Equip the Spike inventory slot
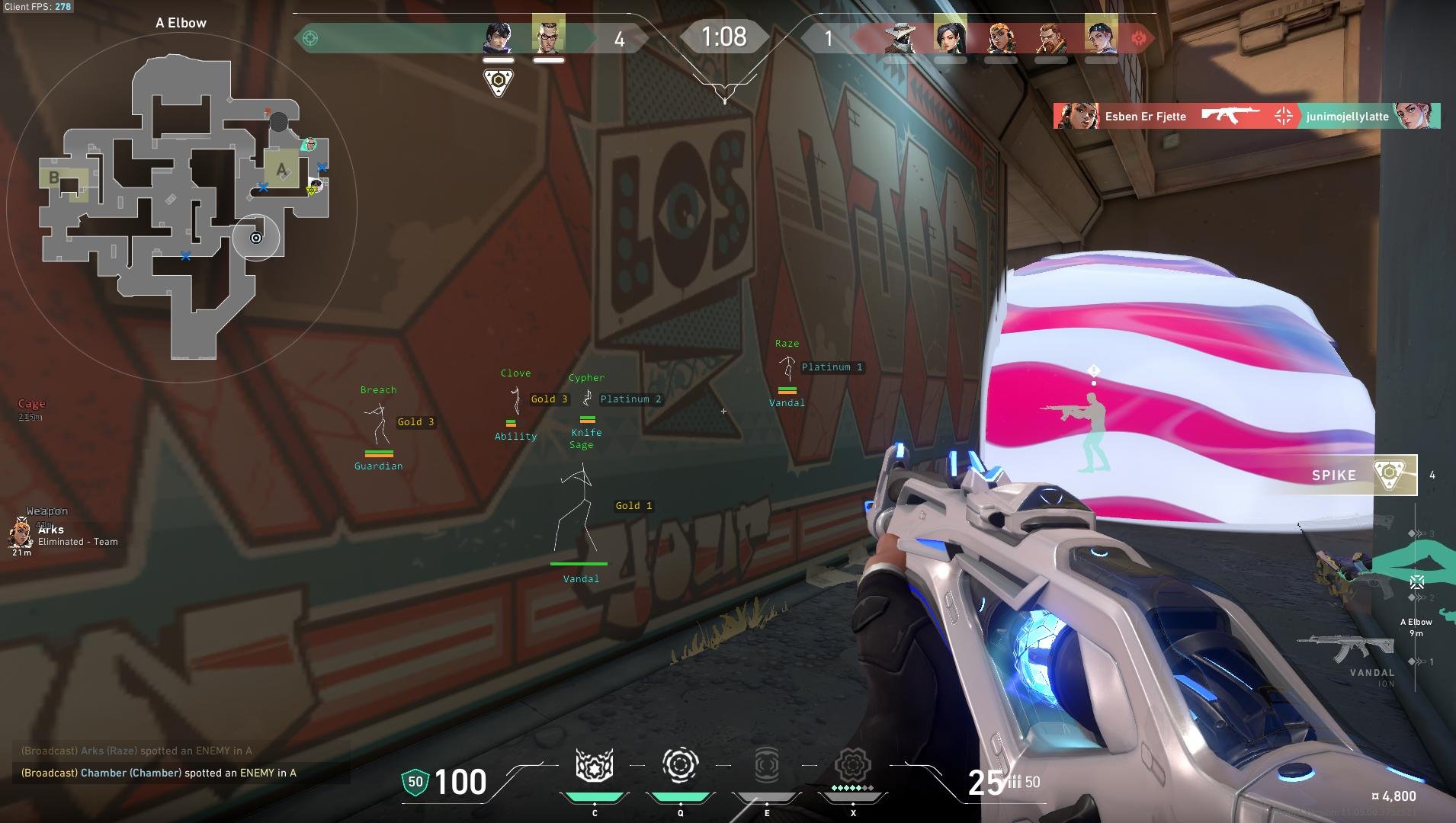 coord(1364,475)
